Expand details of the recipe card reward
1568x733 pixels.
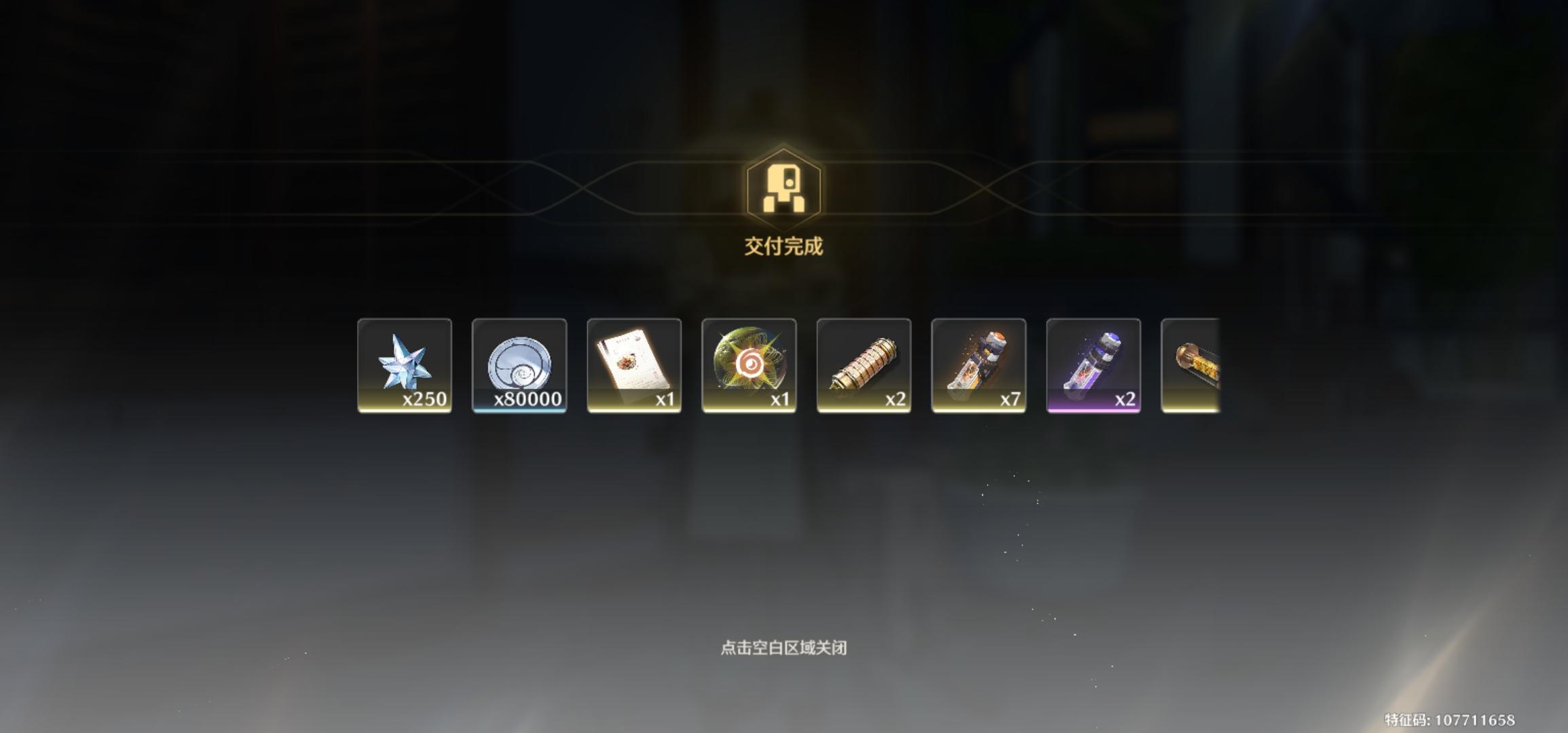[x=635, y=366]
